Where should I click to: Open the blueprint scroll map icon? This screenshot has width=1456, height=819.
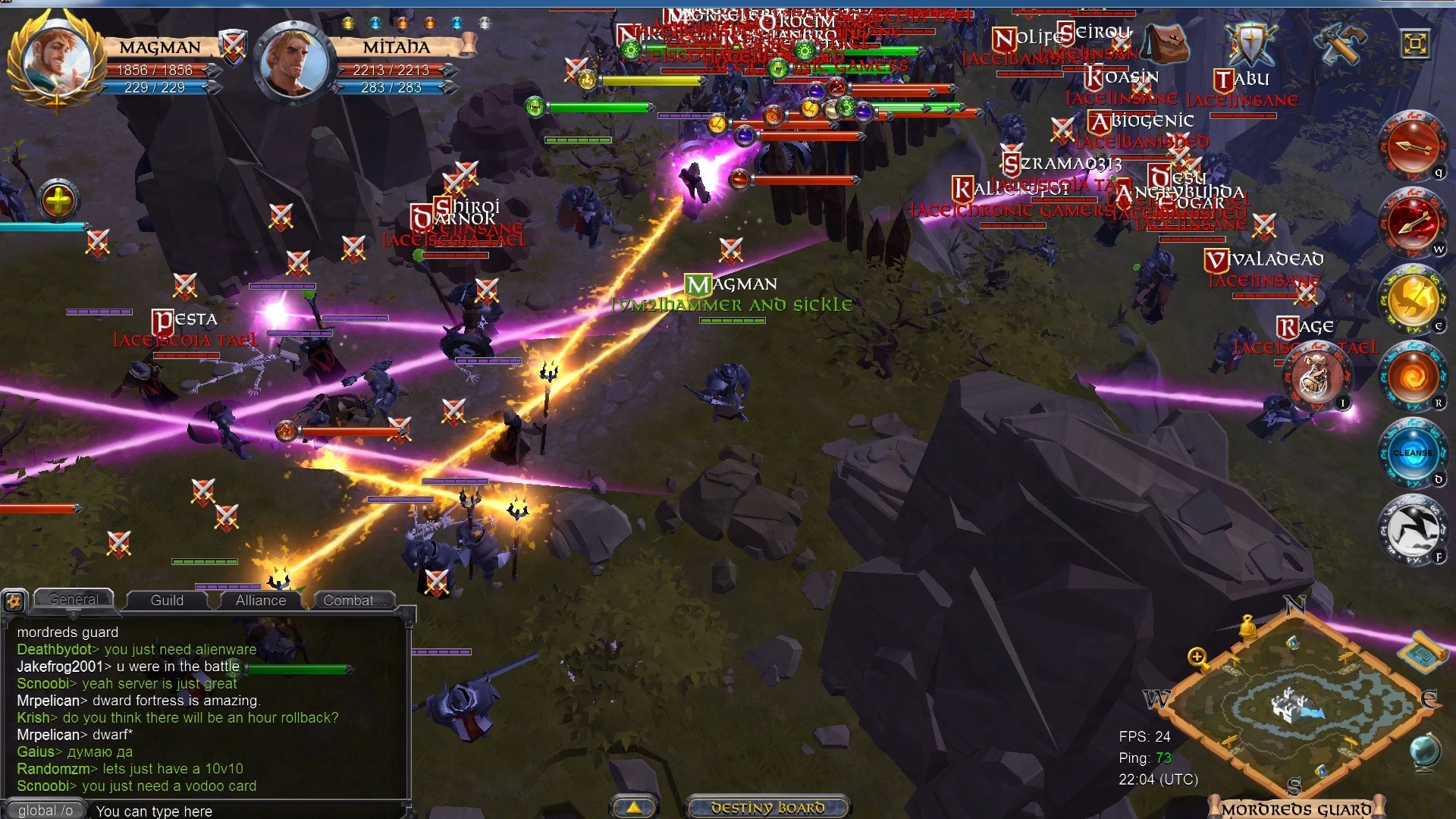1423,651
